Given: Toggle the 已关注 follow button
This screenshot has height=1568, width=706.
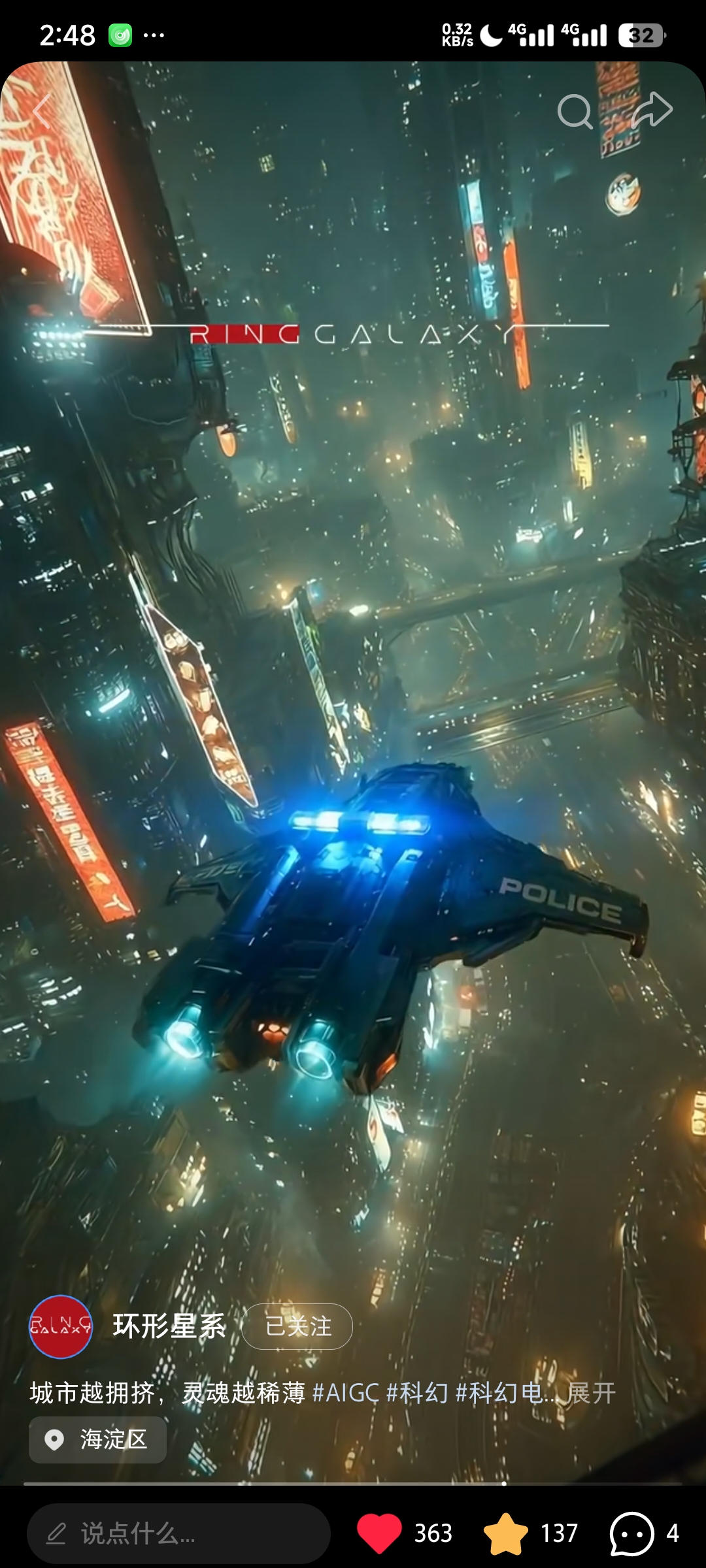Looking at the screenshot, I should 297,1326.
